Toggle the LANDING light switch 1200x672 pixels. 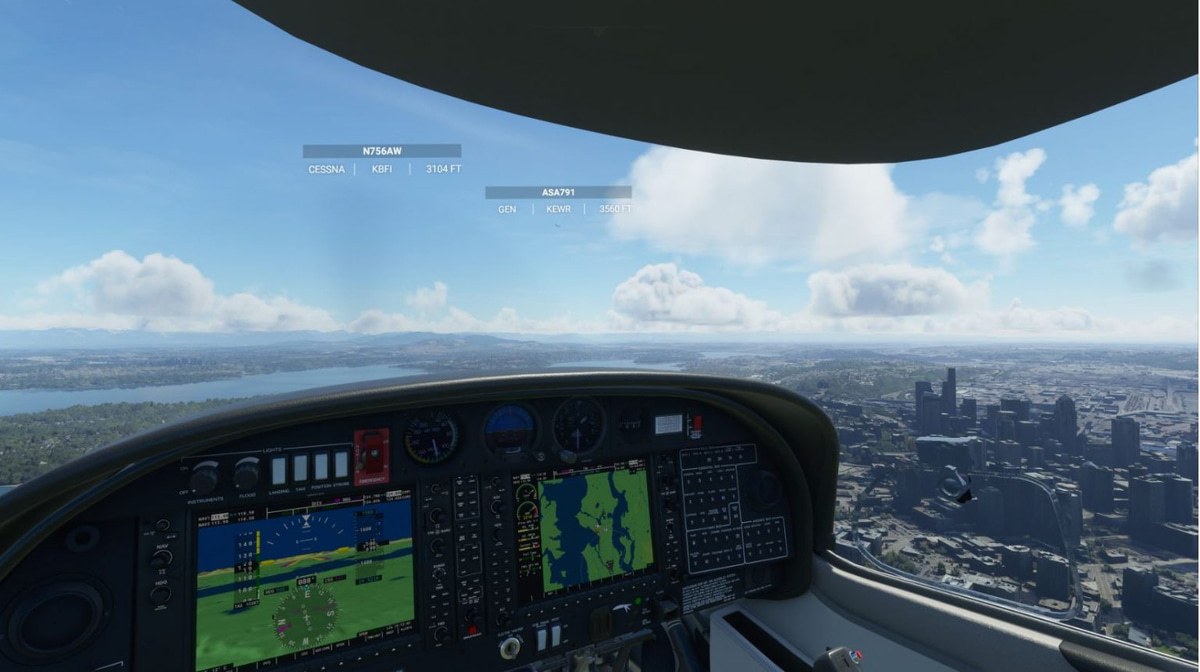279,470
